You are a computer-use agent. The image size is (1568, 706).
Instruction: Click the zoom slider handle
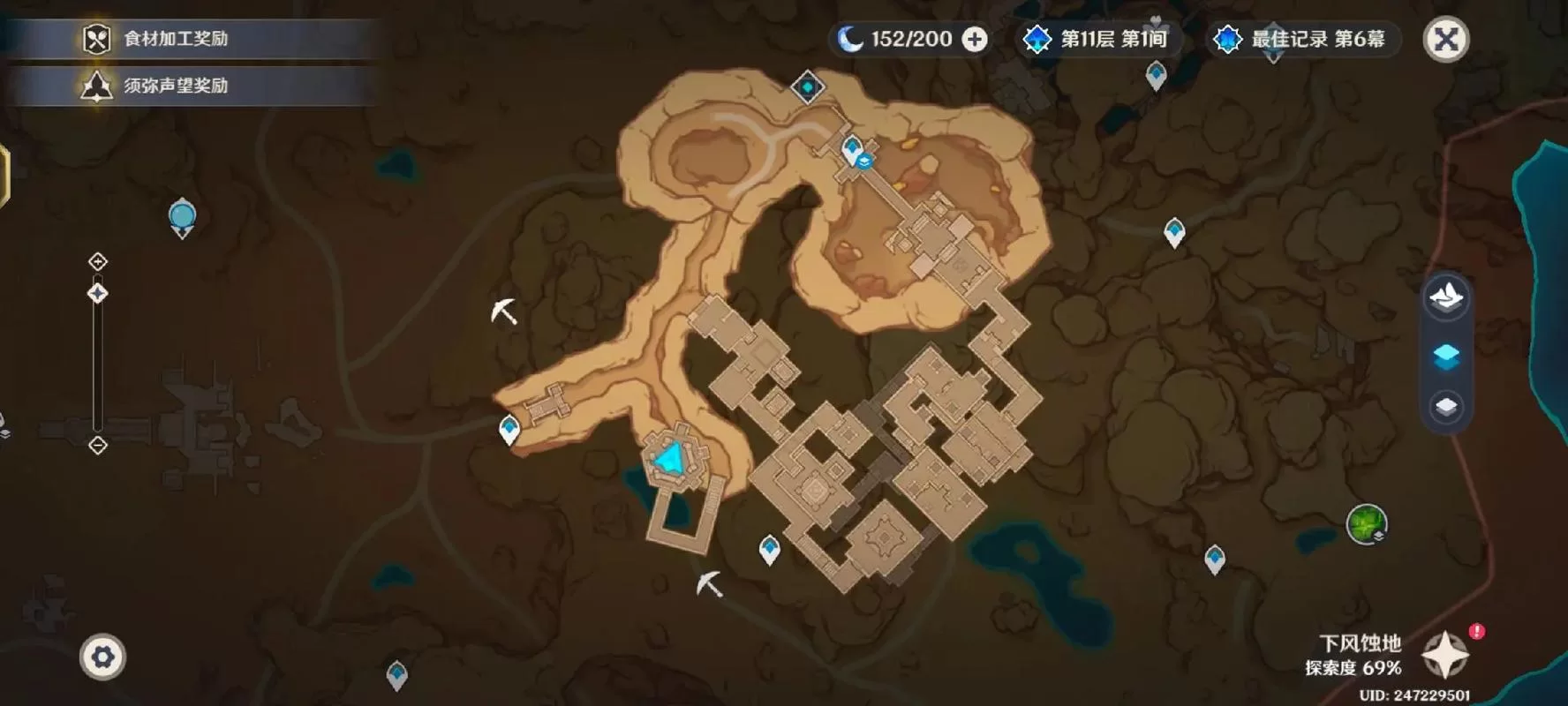tap(98, 293)
